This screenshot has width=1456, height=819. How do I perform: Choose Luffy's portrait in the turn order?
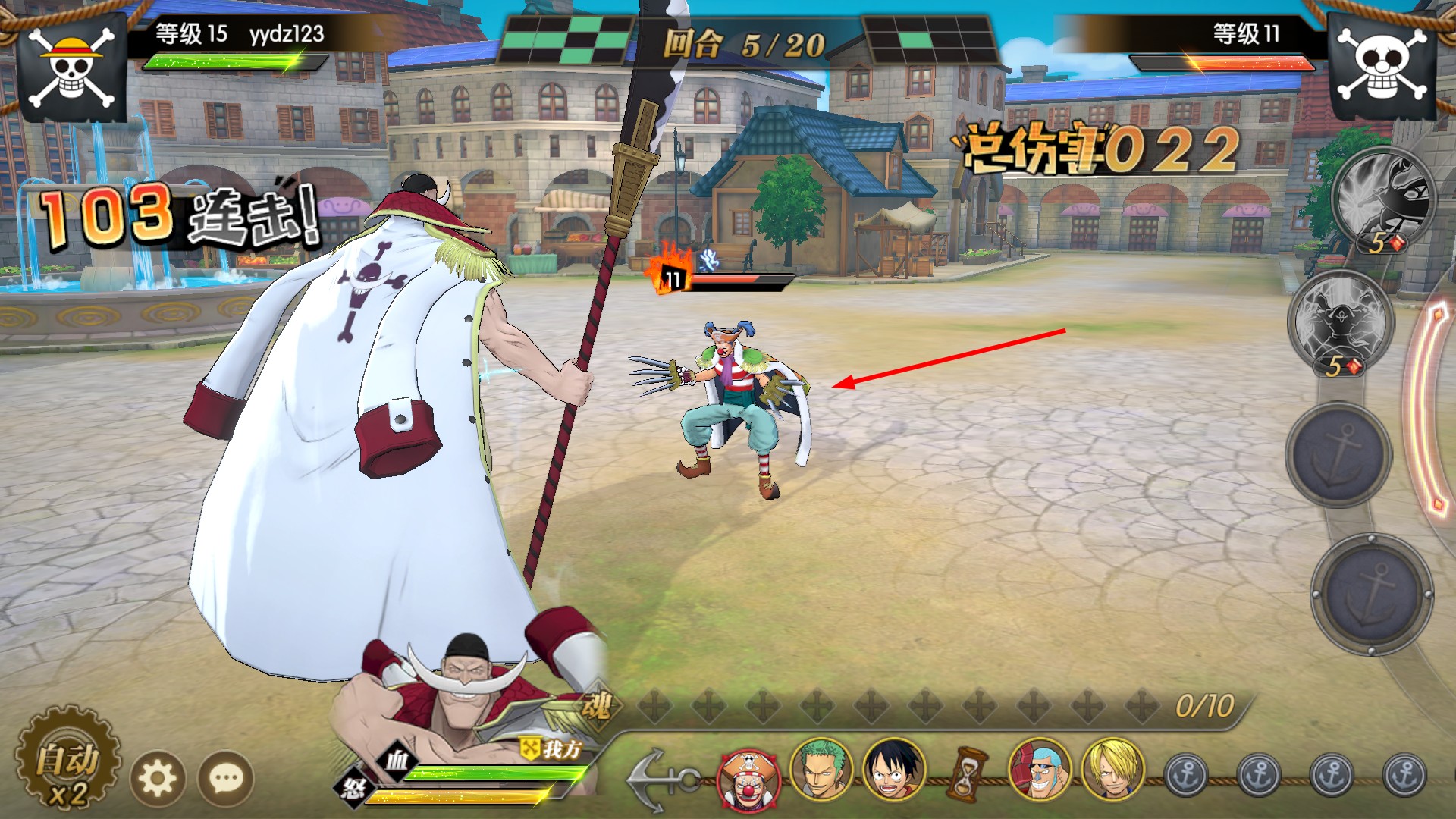[x=893, y=769]
